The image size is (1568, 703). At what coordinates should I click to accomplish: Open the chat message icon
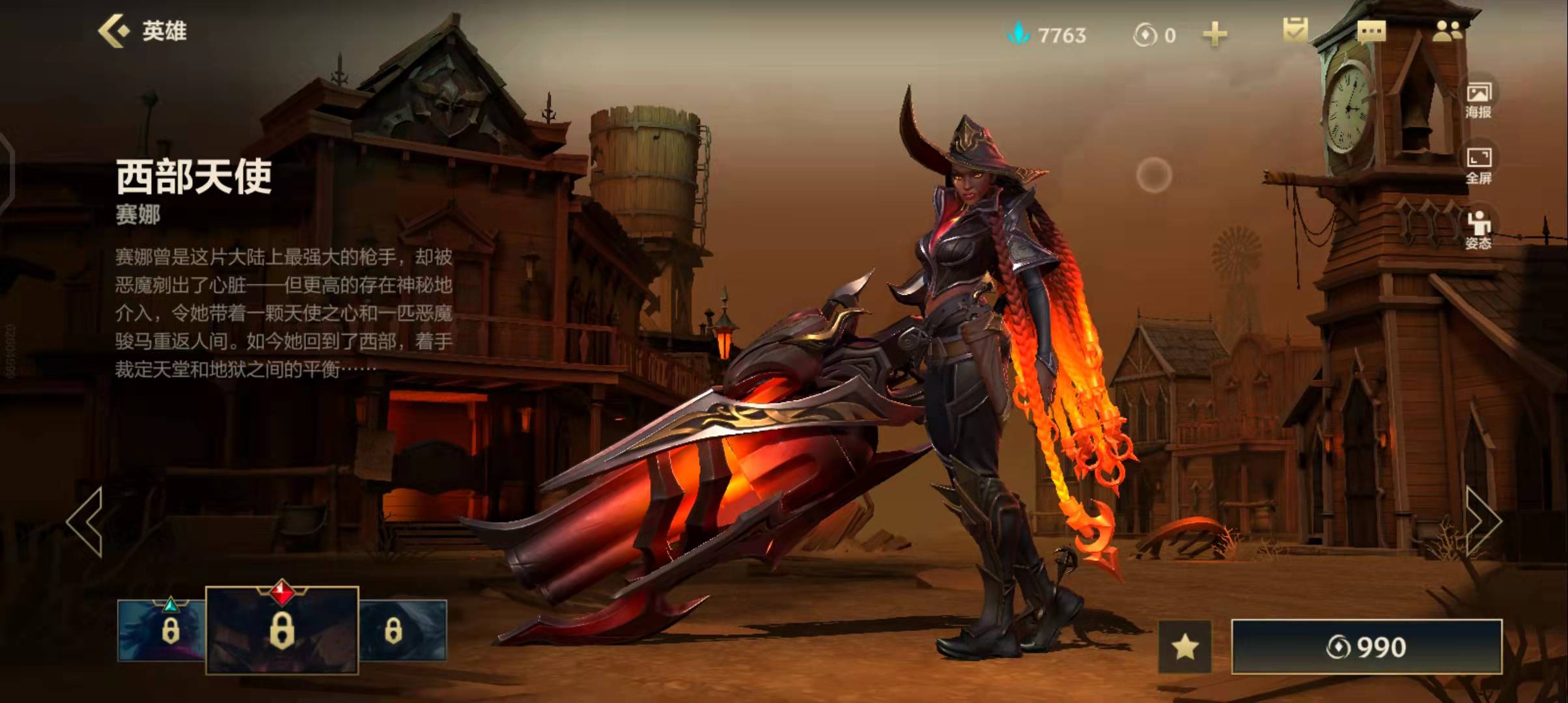click(1371, 32)
